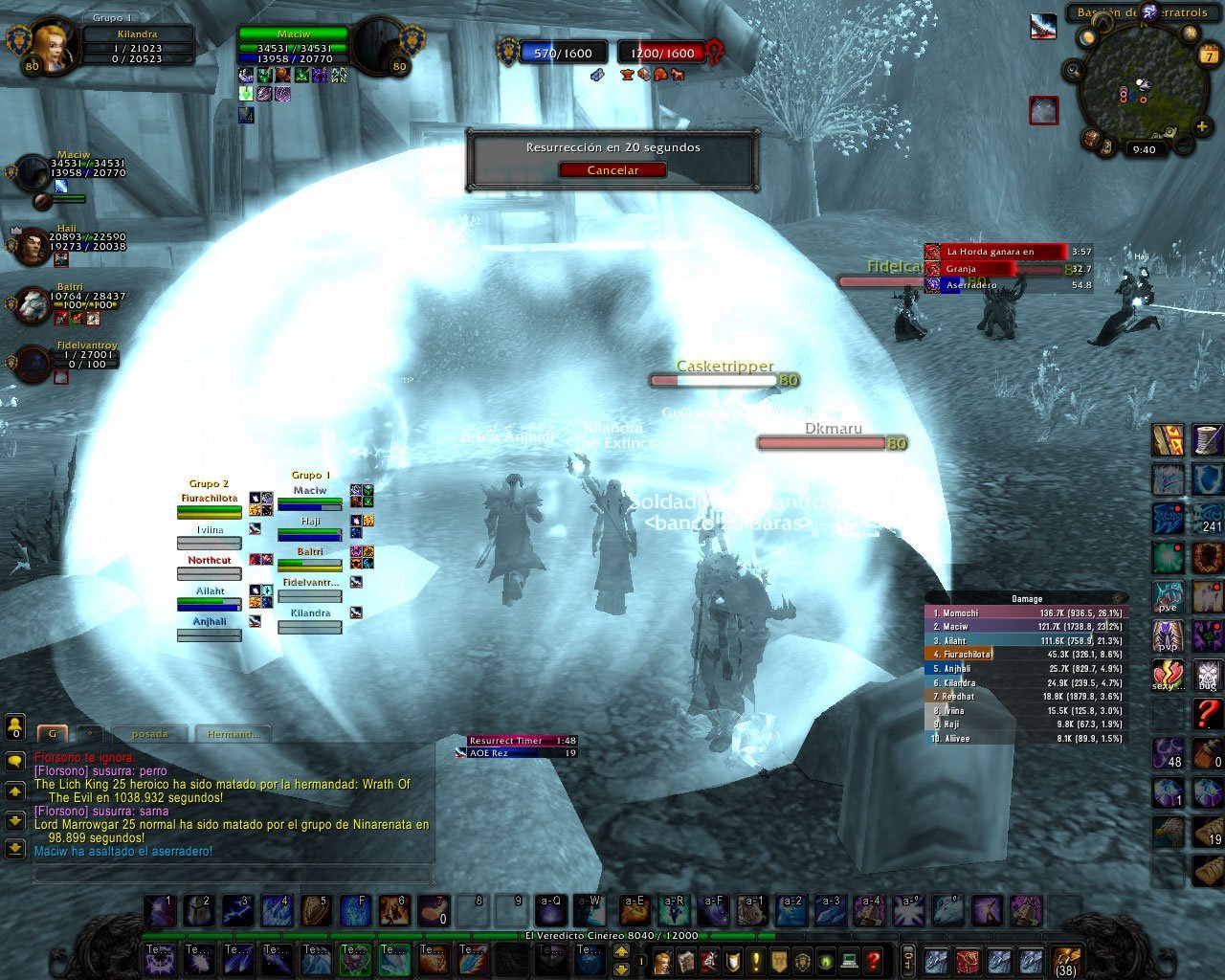Open the red question mark help button

[x=873, y=960]
